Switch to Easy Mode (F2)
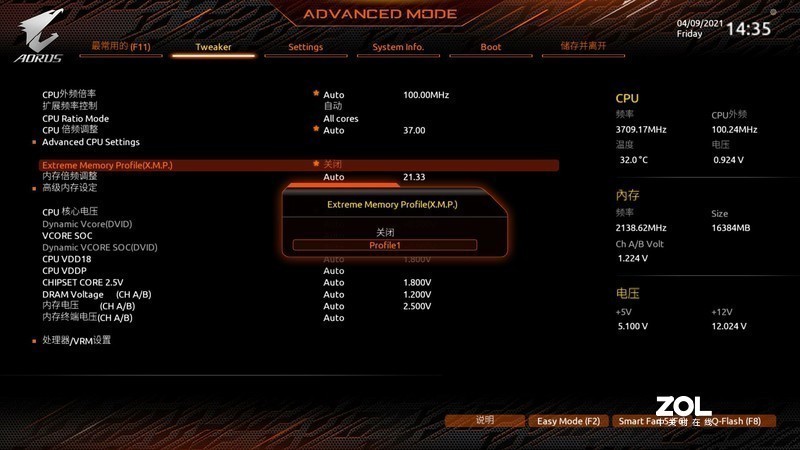Viewport: 800px width, 450px height. pyautogui.click(x=568, y=421)
